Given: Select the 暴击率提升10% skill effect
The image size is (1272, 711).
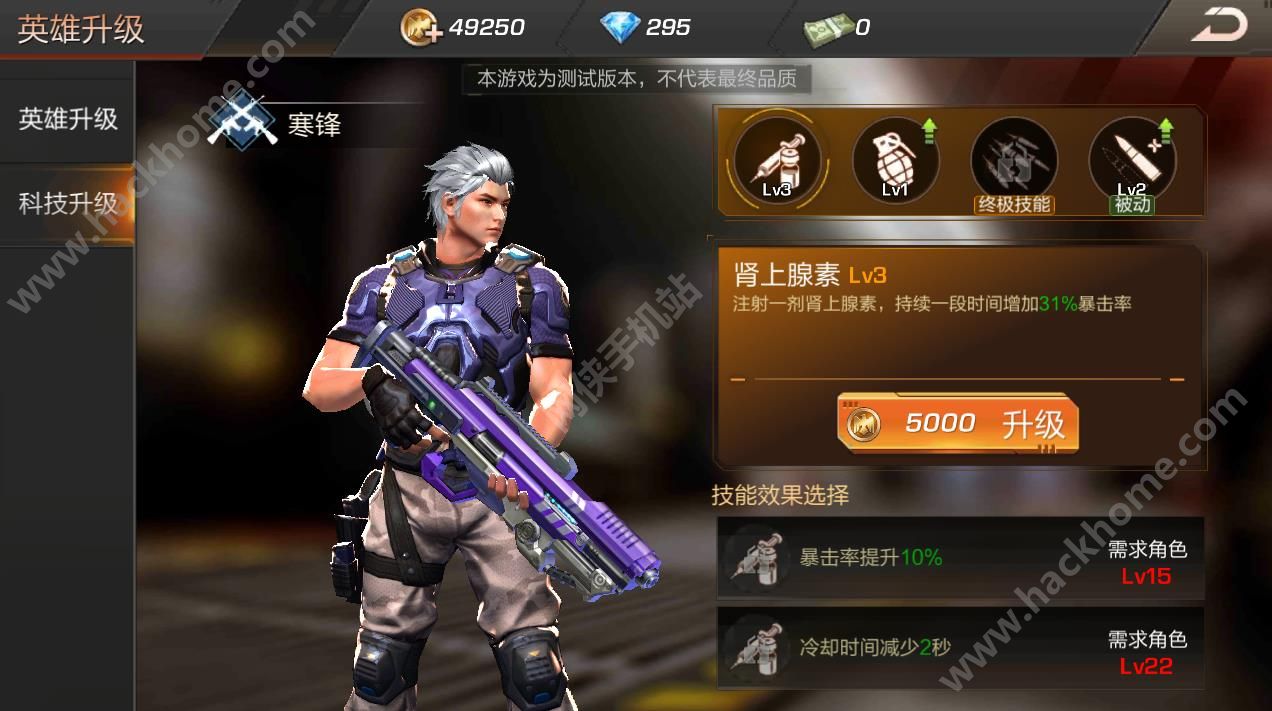Looking at the screenshot, I should (960, 558).
